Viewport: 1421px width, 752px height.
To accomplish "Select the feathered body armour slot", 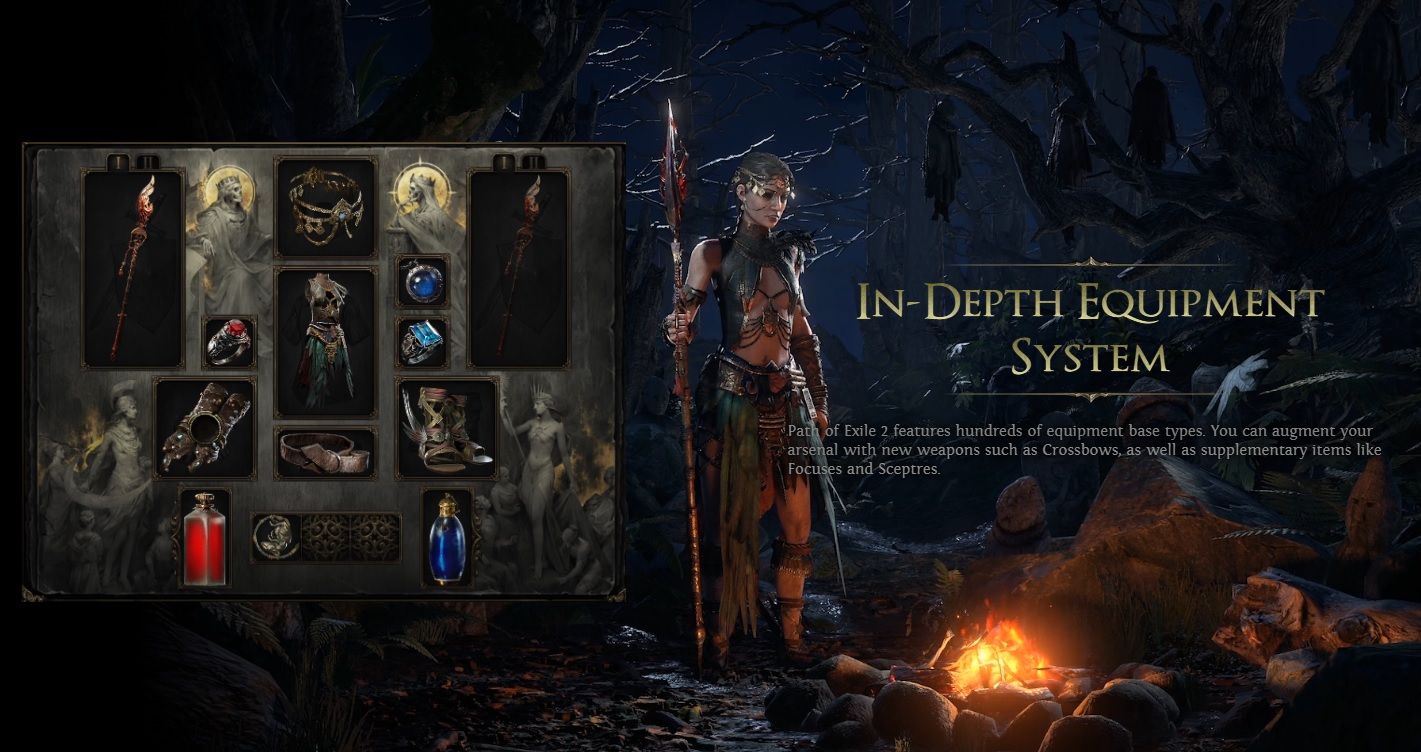I will (x=325, y=341).
